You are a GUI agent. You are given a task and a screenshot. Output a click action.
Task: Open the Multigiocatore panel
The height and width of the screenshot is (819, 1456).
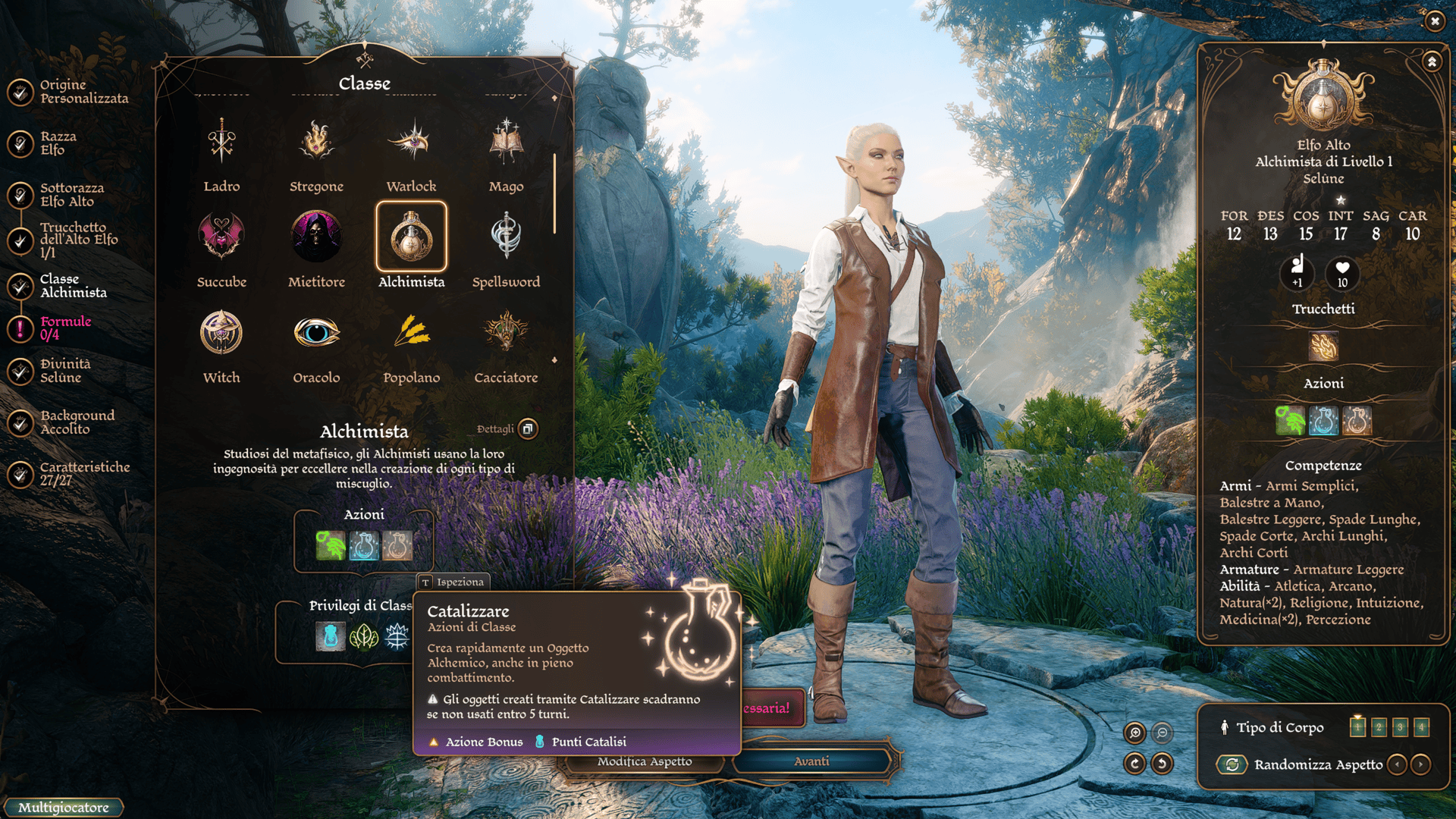(64, 808)
